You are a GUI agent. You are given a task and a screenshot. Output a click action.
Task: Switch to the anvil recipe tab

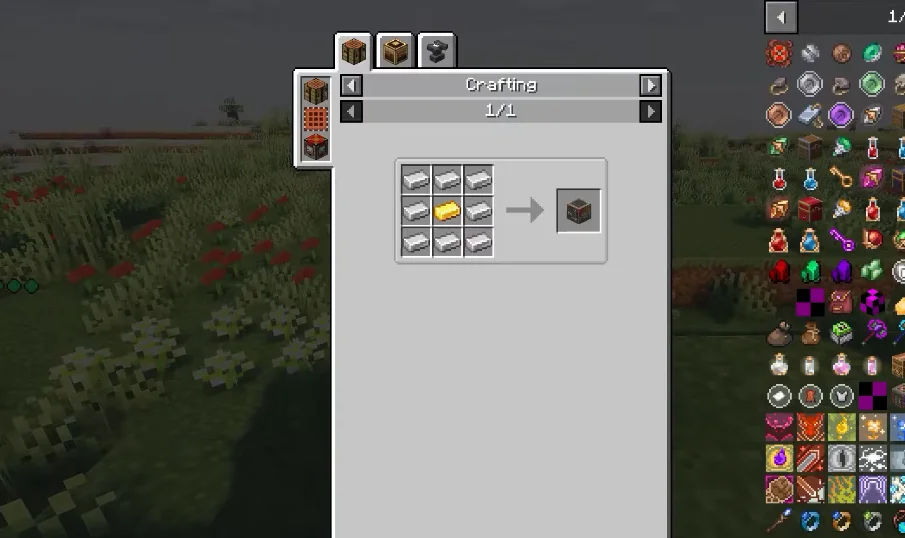pos(437,51)
